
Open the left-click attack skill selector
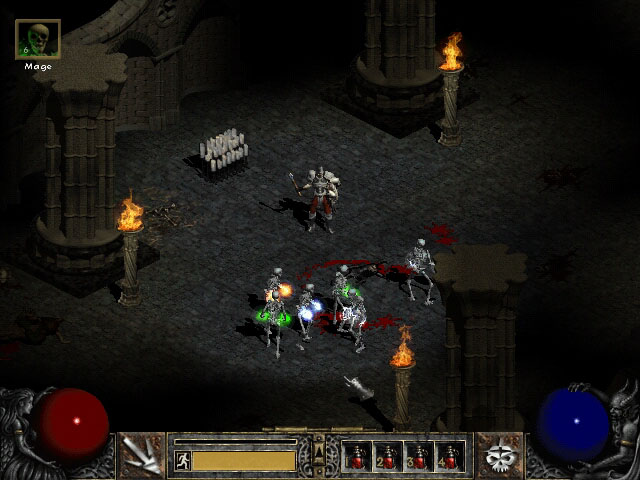pyautogui.click(x=141, y=455)
